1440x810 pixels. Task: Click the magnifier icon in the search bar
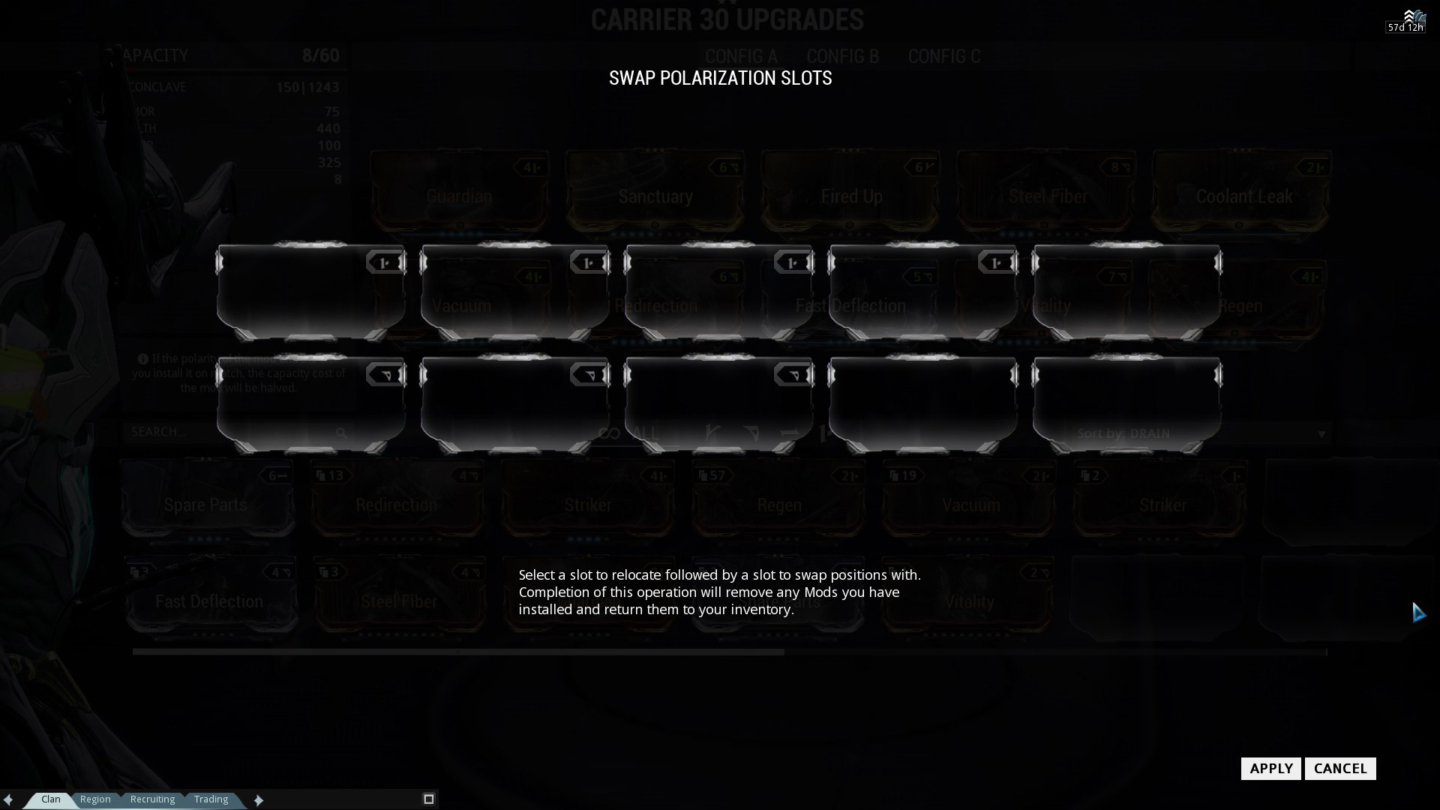[x=343, y=433]
